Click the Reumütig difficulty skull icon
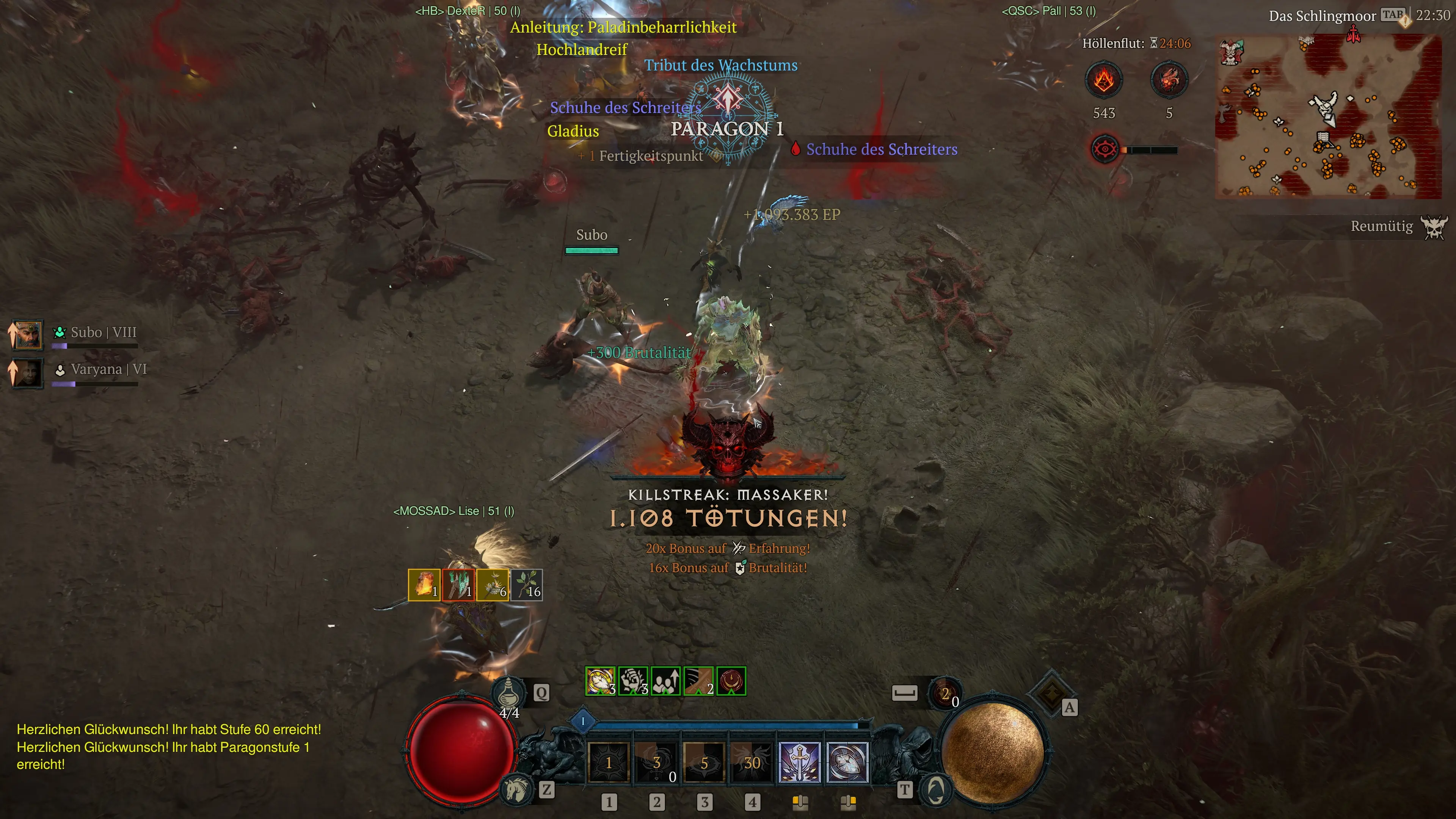This screenshot has height=819, width=1456. tap(1434, 227)
